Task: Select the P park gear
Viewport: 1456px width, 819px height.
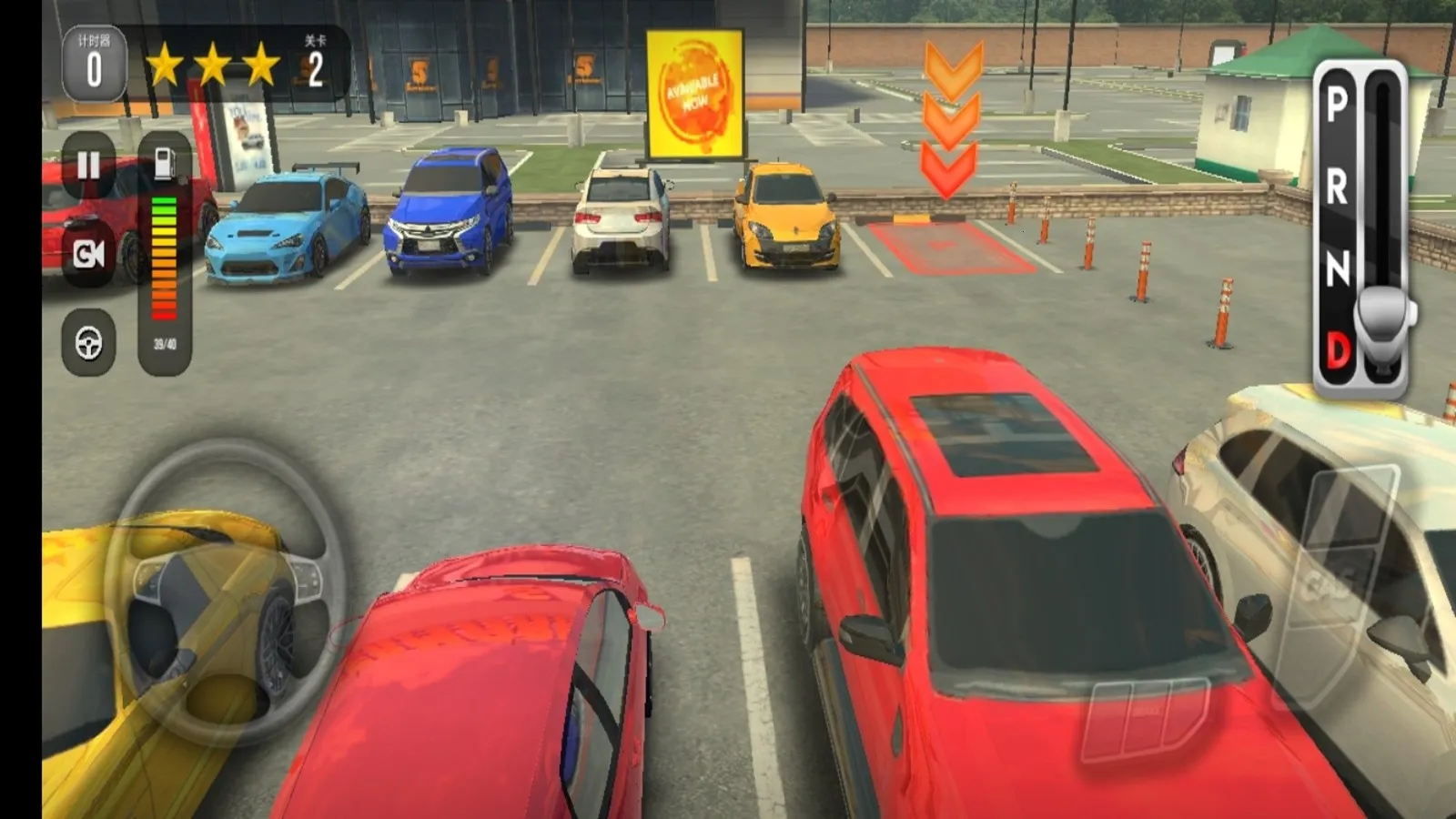Action: tap(1336, 105)
